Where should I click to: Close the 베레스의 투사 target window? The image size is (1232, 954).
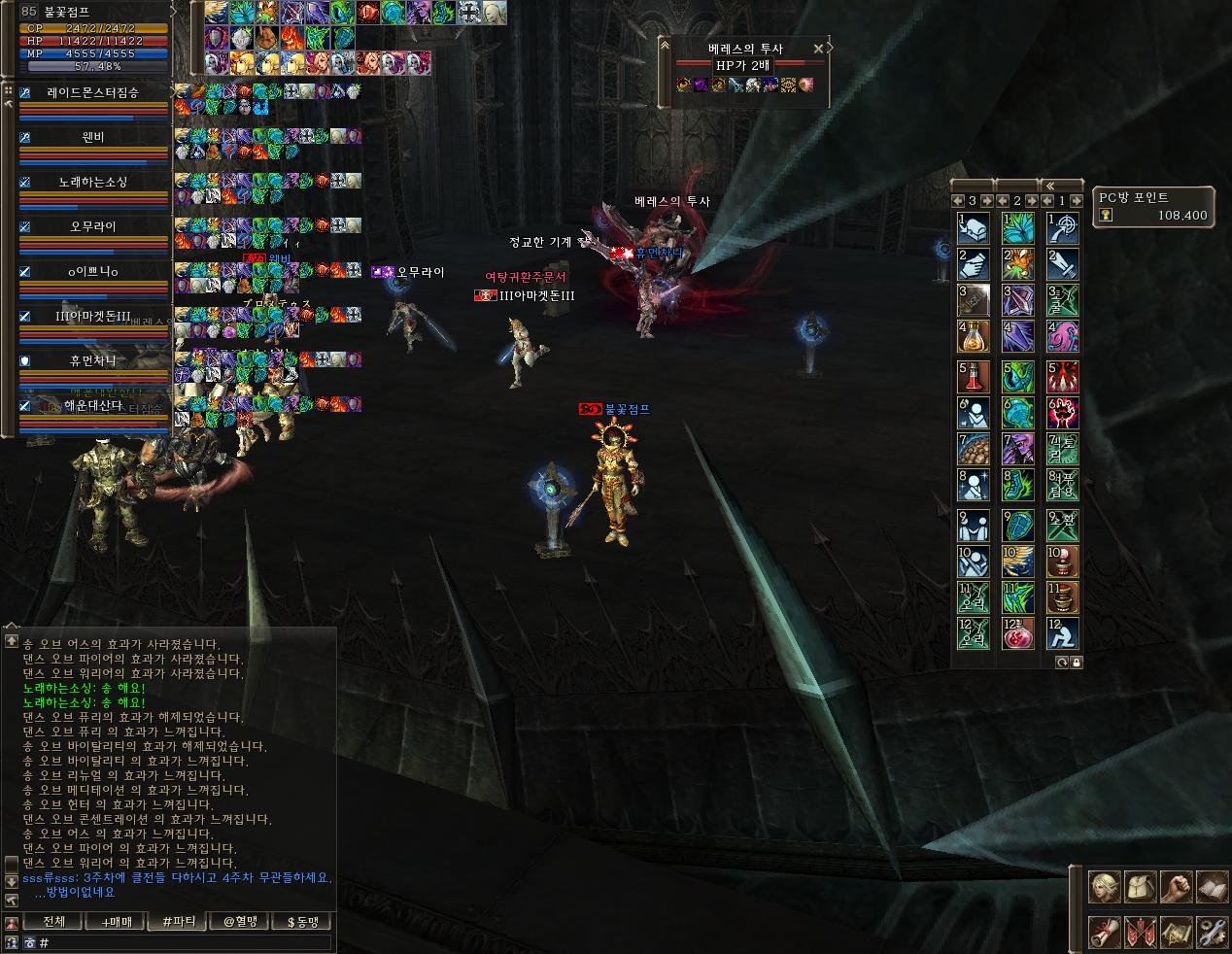(818, 48)
